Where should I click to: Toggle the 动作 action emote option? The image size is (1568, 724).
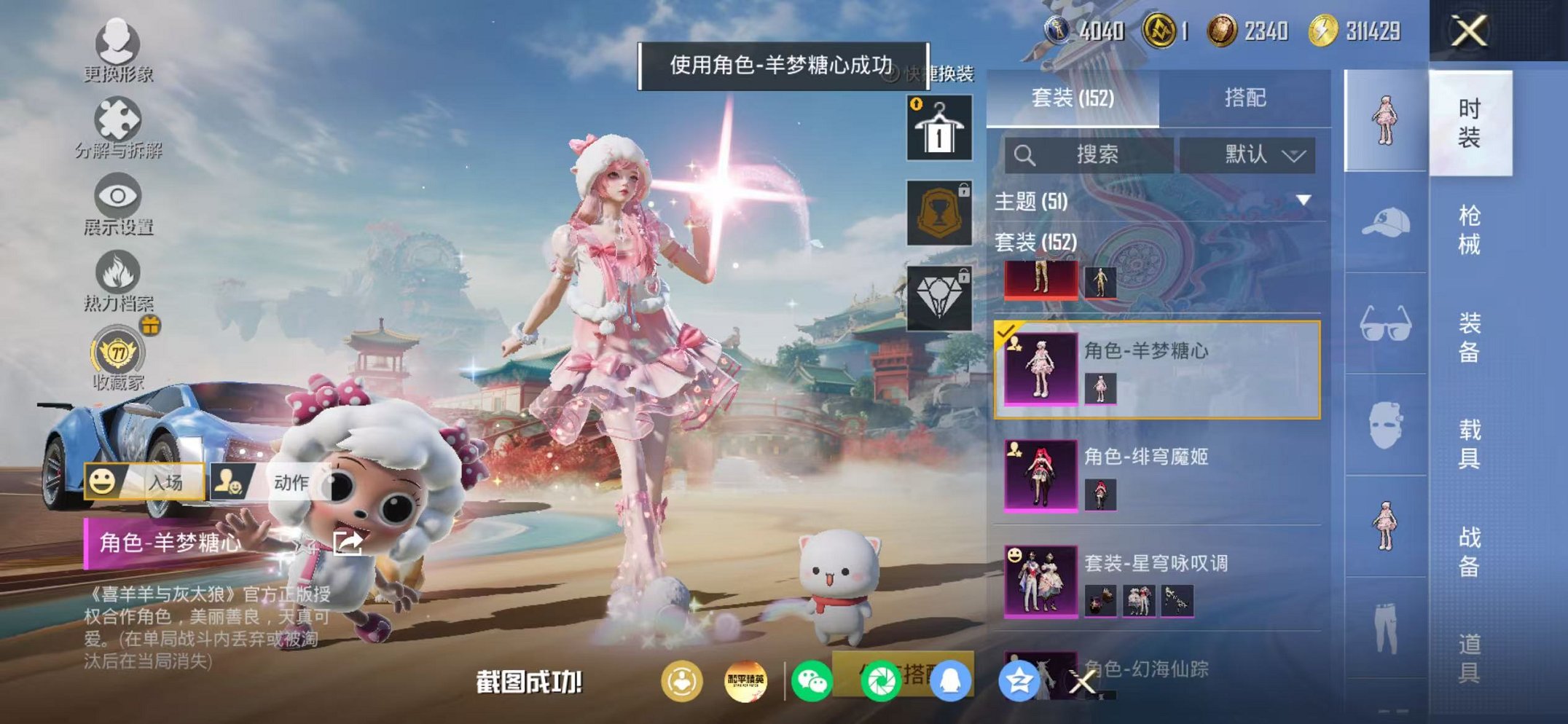click(266, 481)
